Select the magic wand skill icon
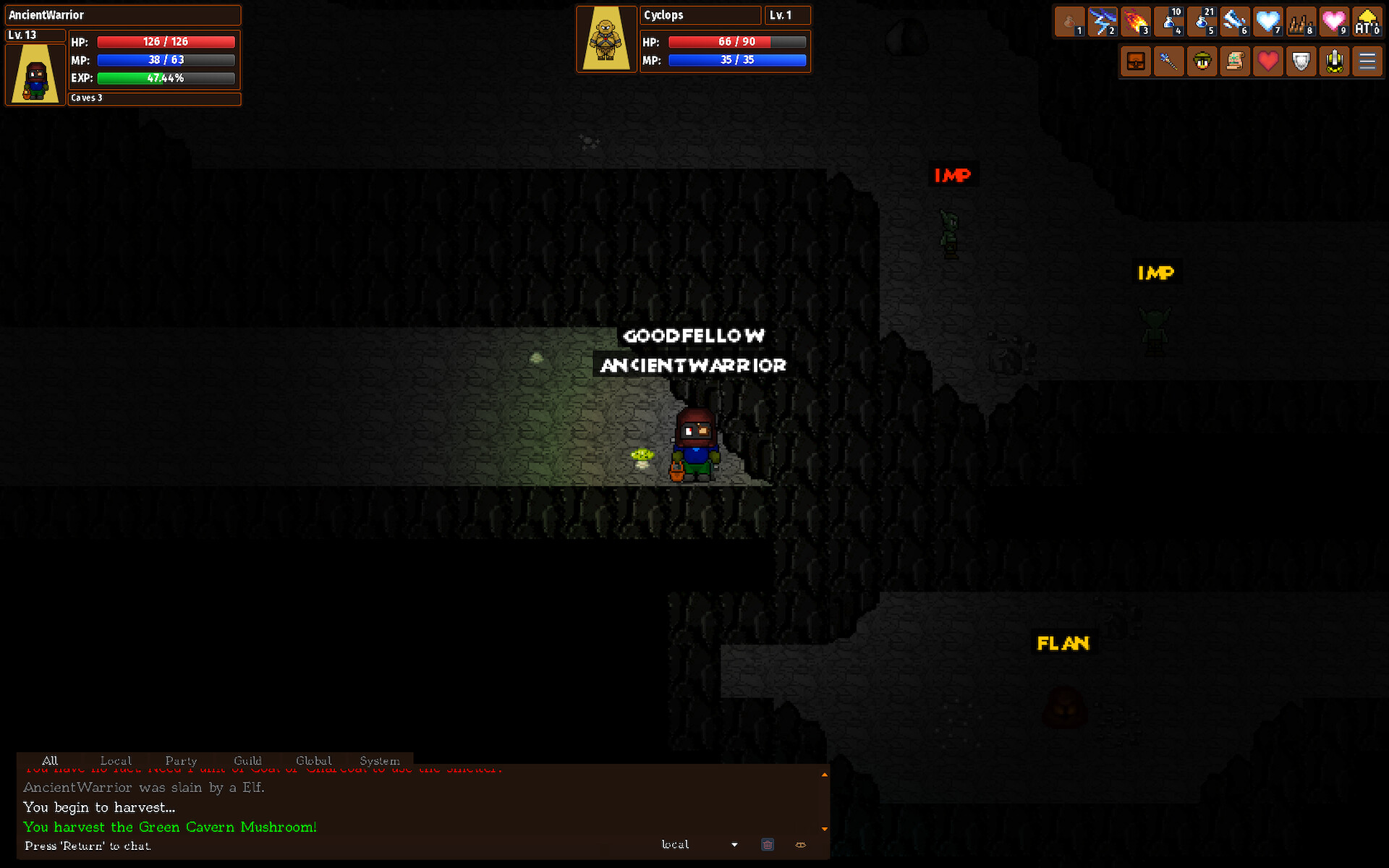The image size is (1389, 868). (x=1169, y=61)
